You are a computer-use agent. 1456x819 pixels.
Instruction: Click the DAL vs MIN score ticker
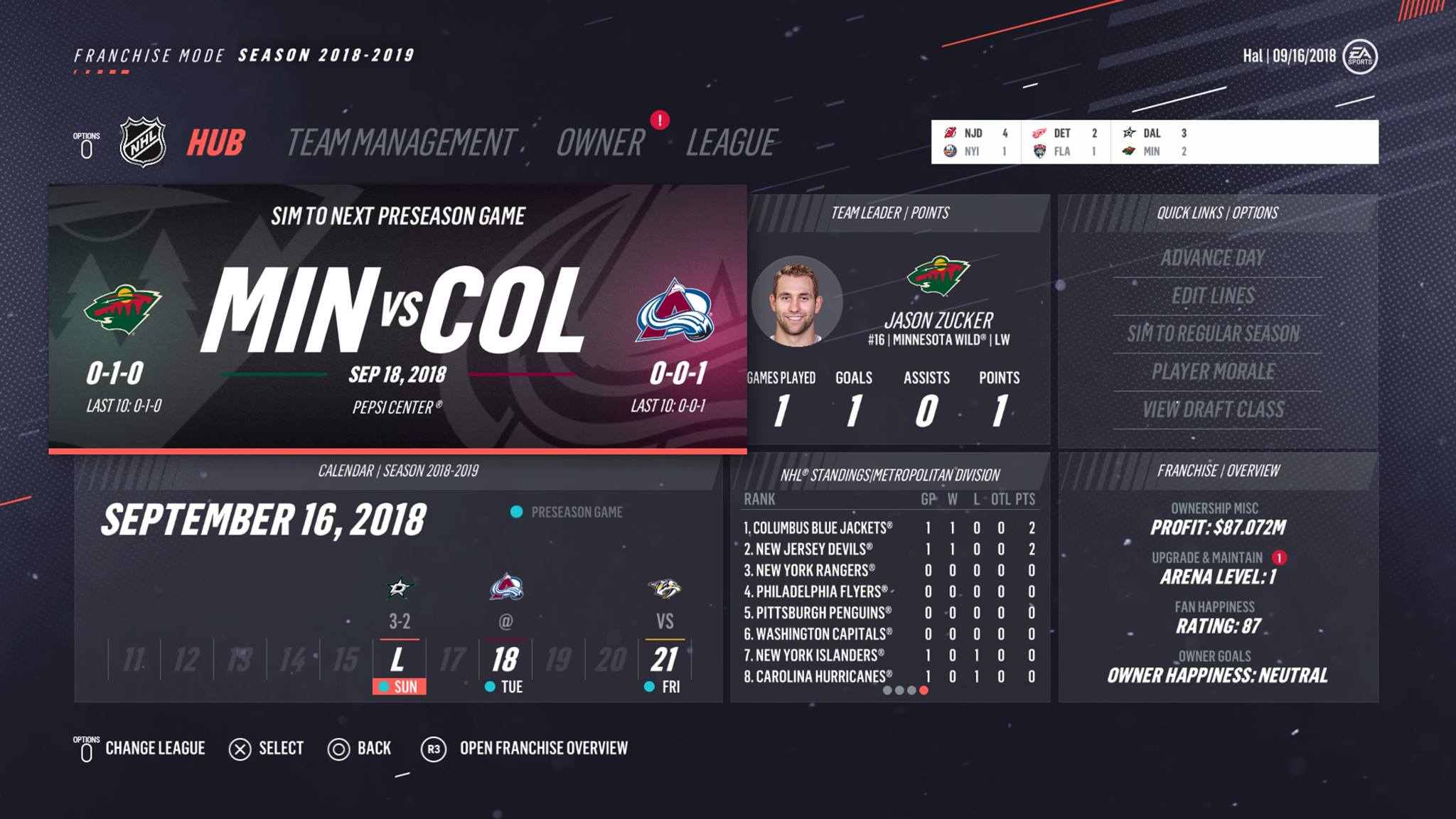[1155, 142]
